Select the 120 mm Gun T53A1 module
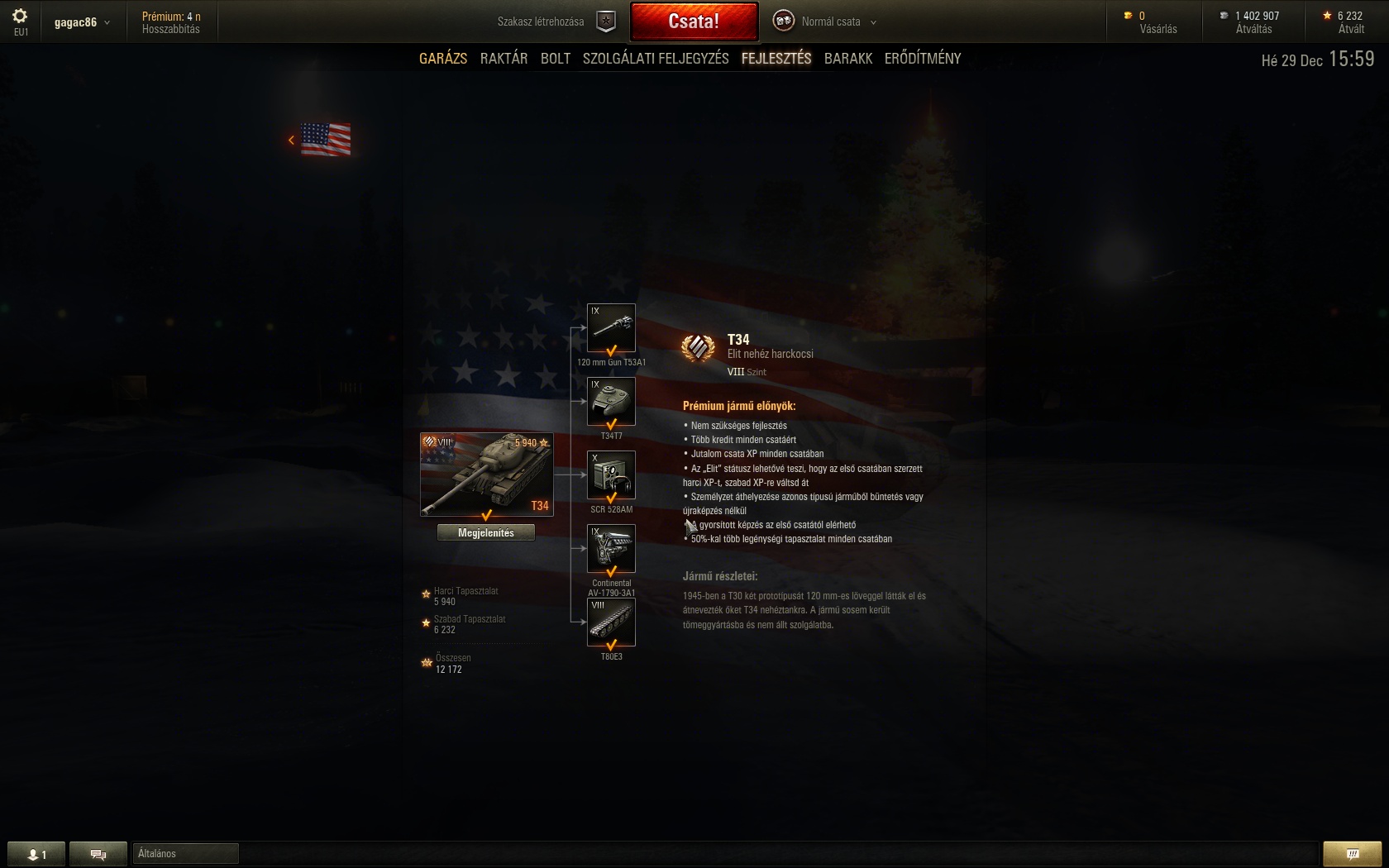The width and height of the screenshot is (1389, 868). point(611,328)
